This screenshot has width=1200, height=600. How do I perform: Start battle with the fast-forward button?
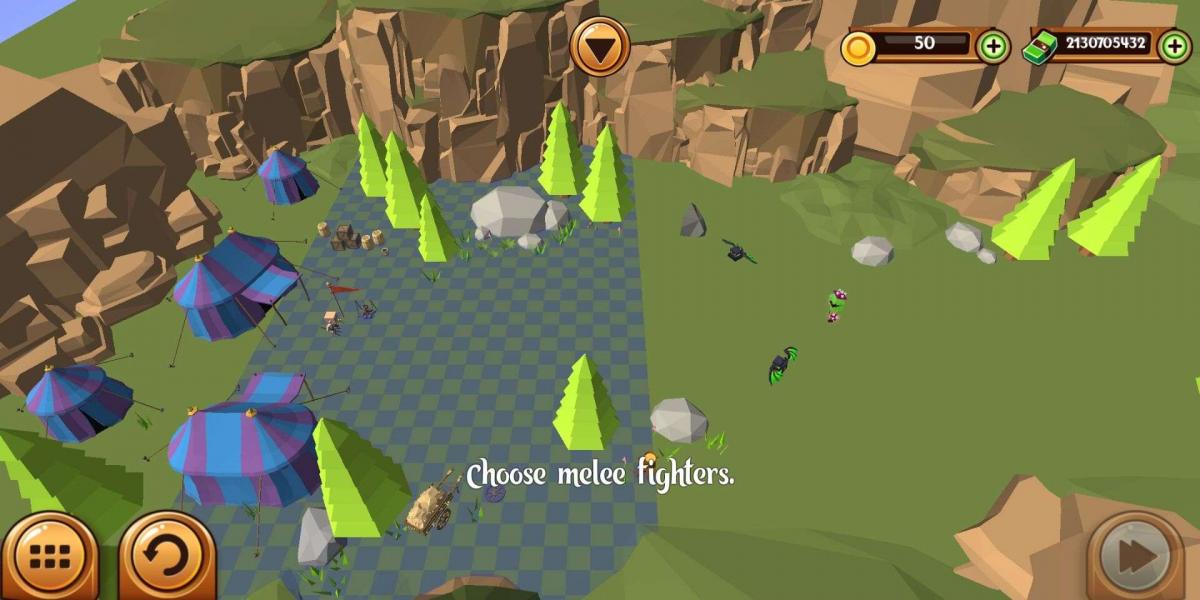point(1136,556)
